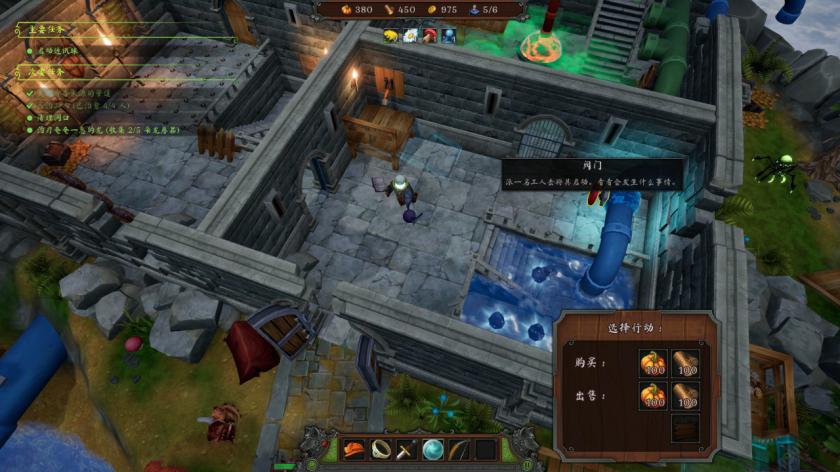Pick the bow toolbar slot
840x472 pixels.
[459, 449]
